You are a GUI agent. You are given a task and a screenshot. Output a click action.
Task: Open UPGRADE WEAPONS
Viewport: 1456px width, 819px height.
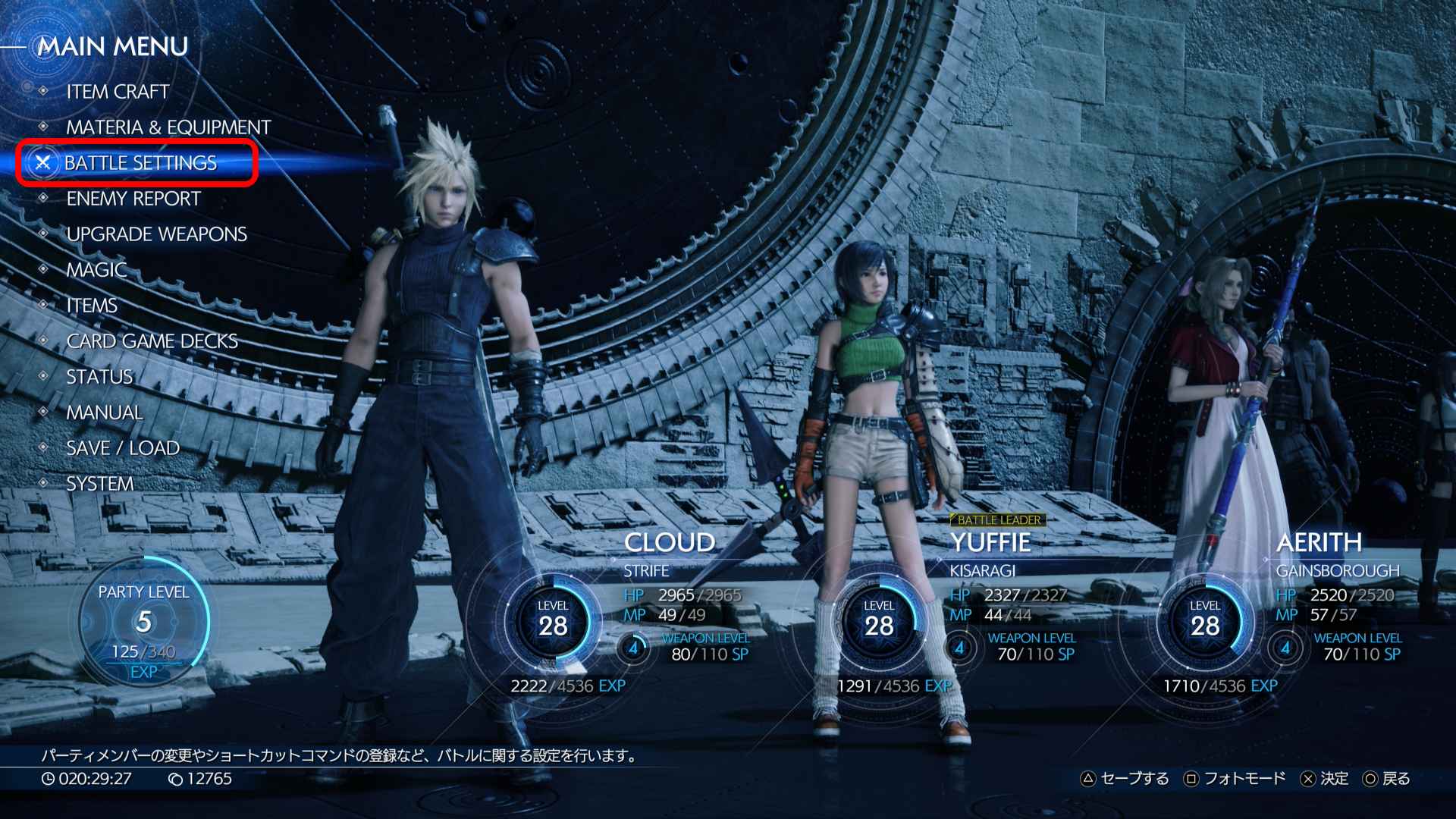coord(157,234)
